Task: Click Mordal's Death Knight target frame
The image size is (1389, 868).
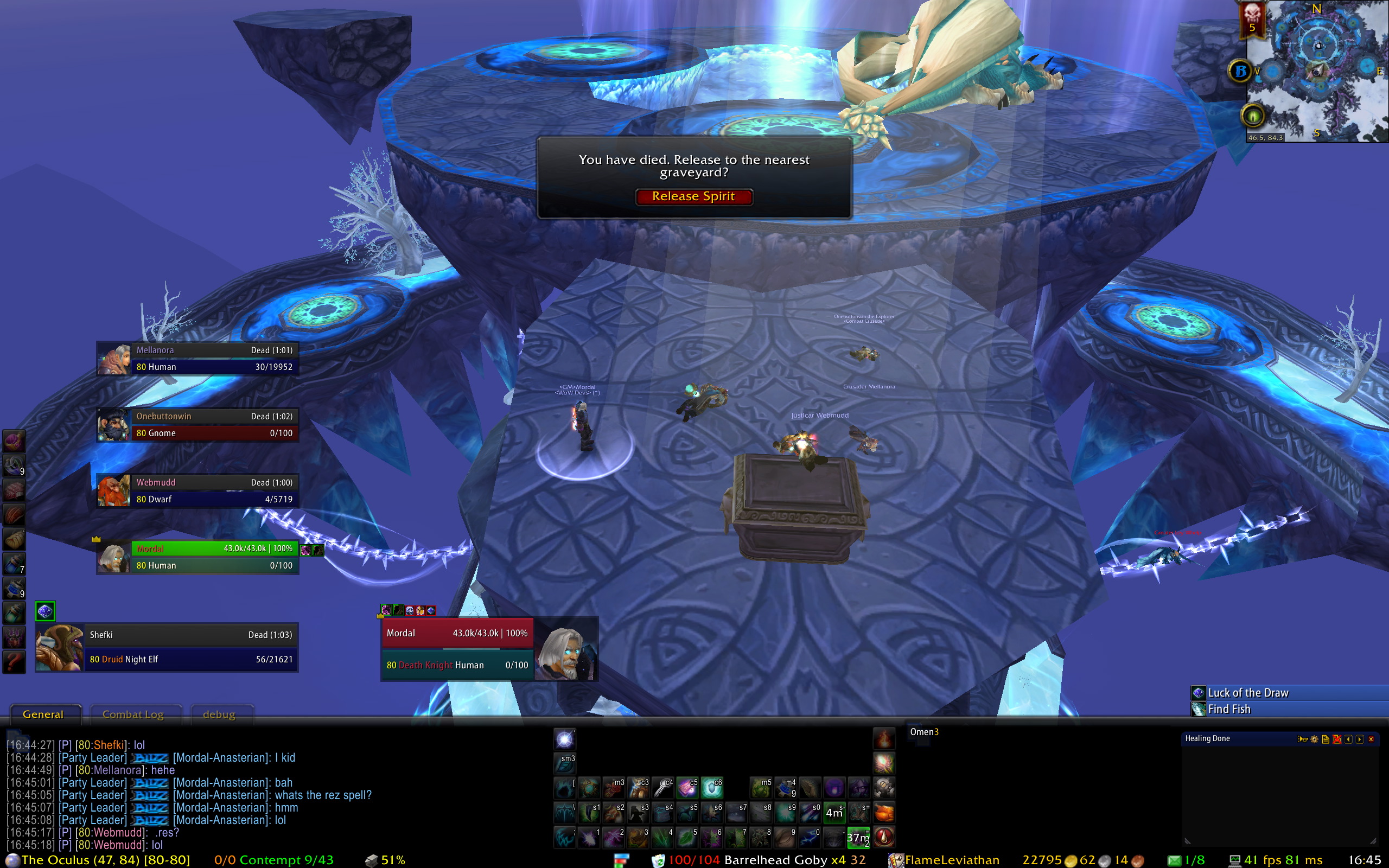Action: (x=458, y=649)
